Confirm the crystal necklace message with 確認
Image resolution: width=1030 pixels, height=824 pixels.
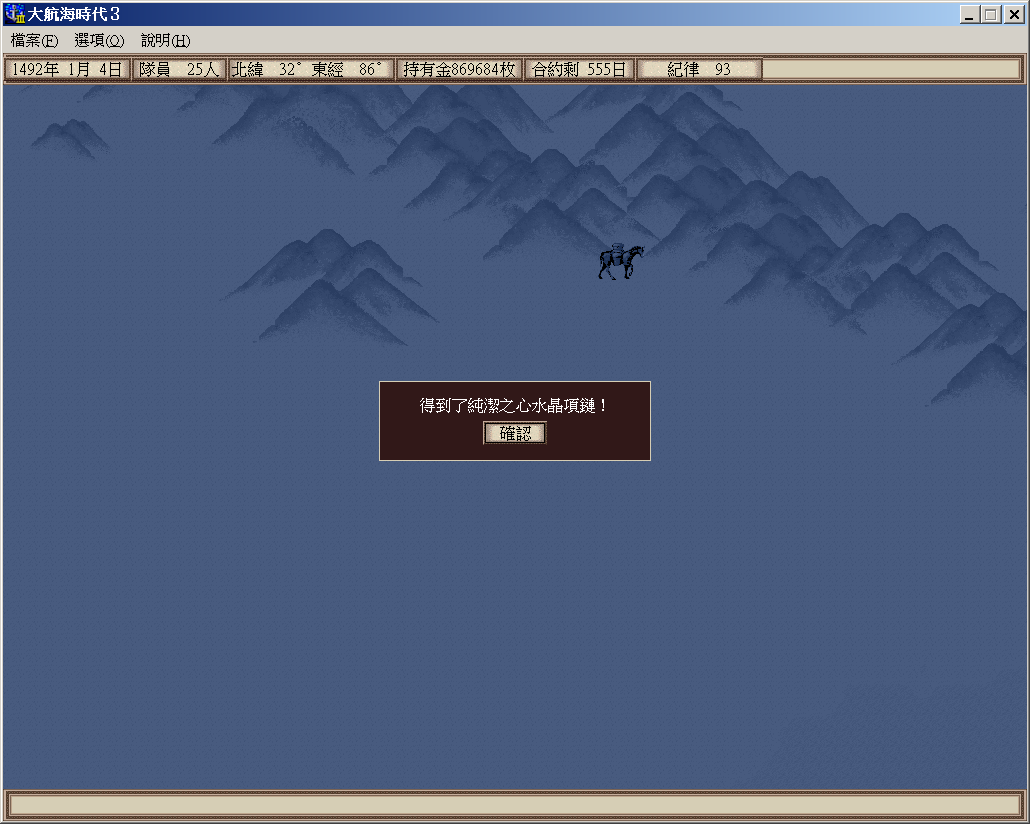515,433
